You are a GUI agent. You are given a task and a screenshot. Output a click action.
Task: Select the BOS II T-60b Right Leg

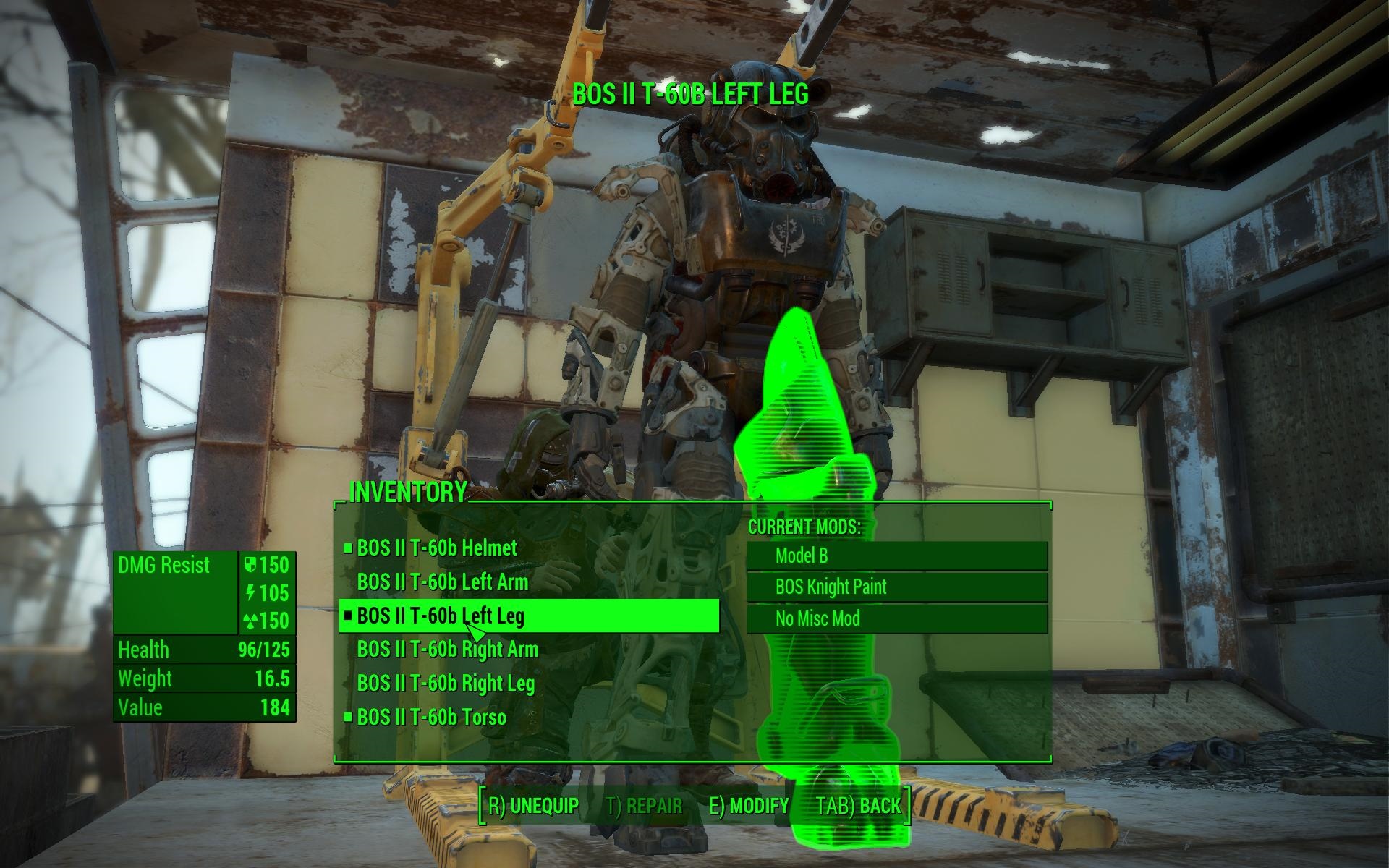pyautogui.click(x=446, y=684)
